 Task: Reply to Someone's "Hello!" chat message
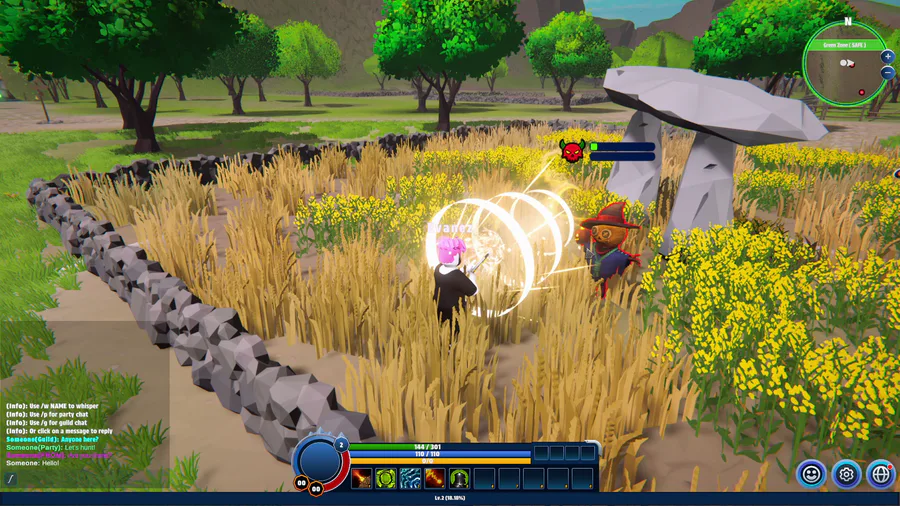click(33, 463)
